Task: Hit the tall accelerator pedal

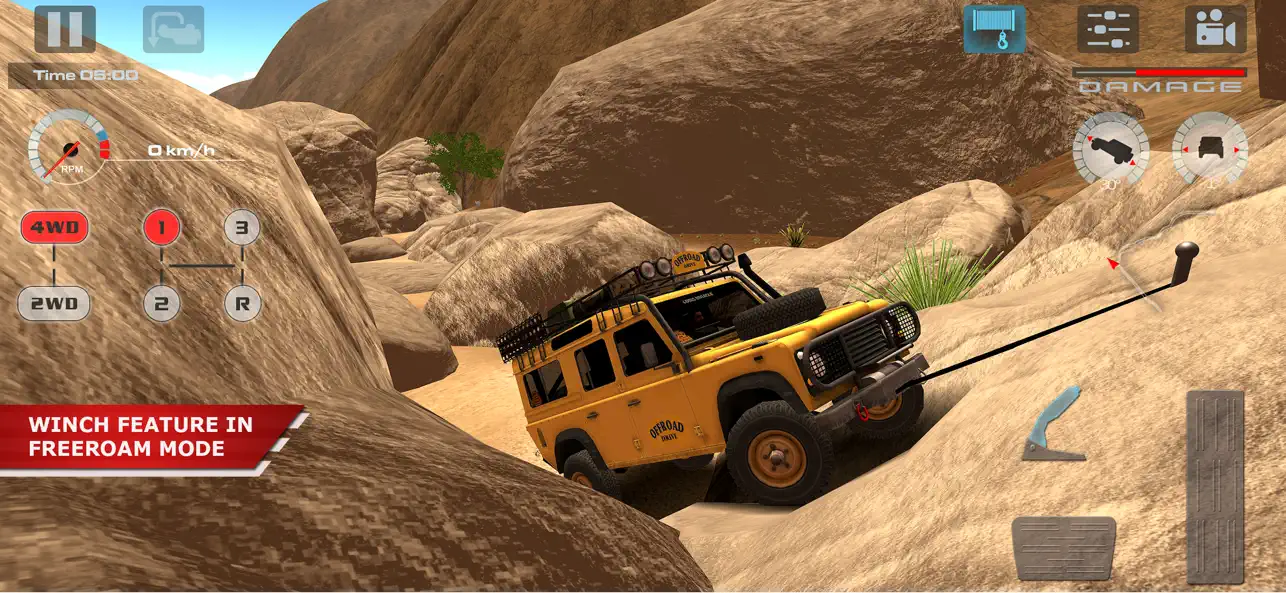Action: coord(1215,486)
